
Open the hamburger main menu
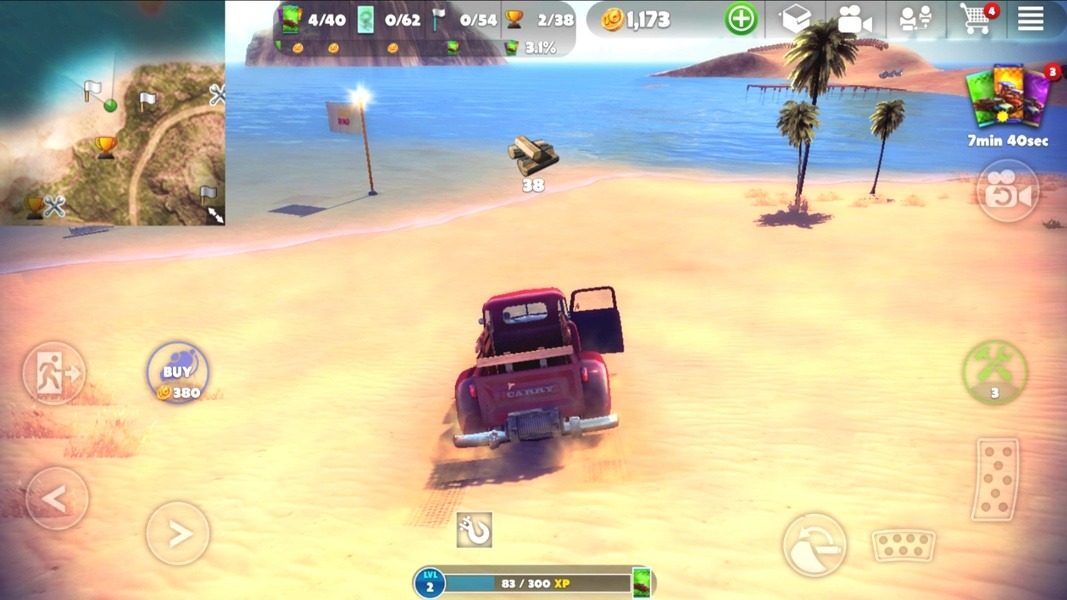click(1030, 19)
